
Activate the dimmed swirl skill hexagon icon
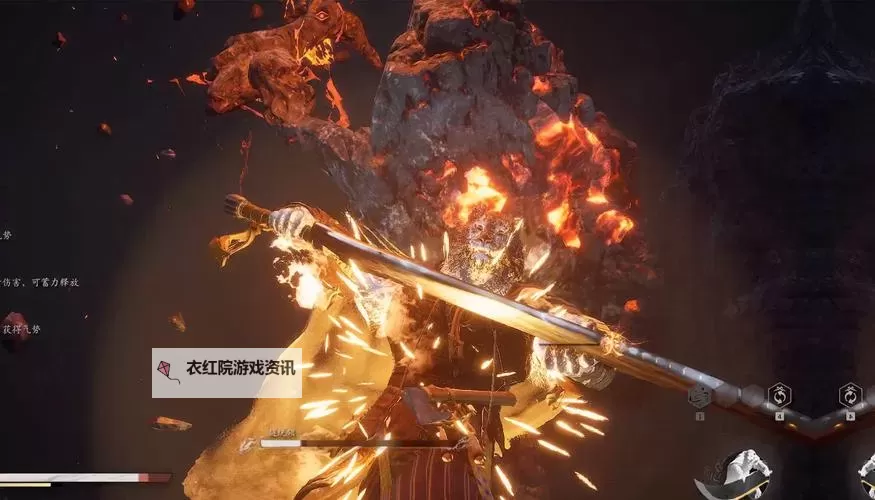pyautogui.click(x=701, y=396)
